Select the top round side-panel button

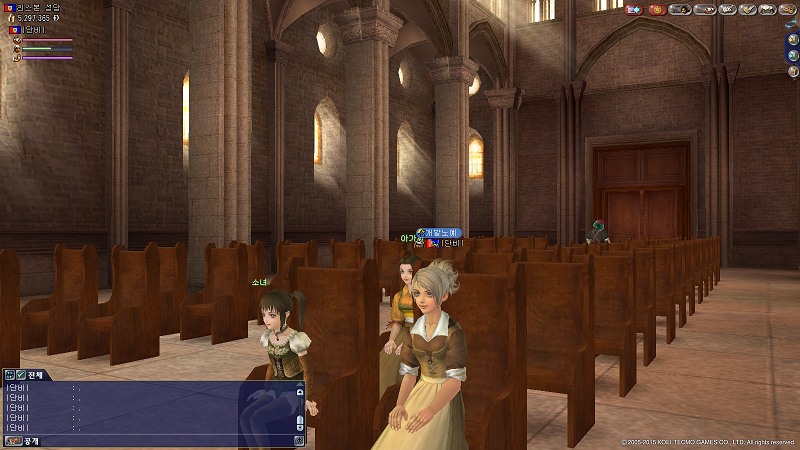click(x=793, y=41)
